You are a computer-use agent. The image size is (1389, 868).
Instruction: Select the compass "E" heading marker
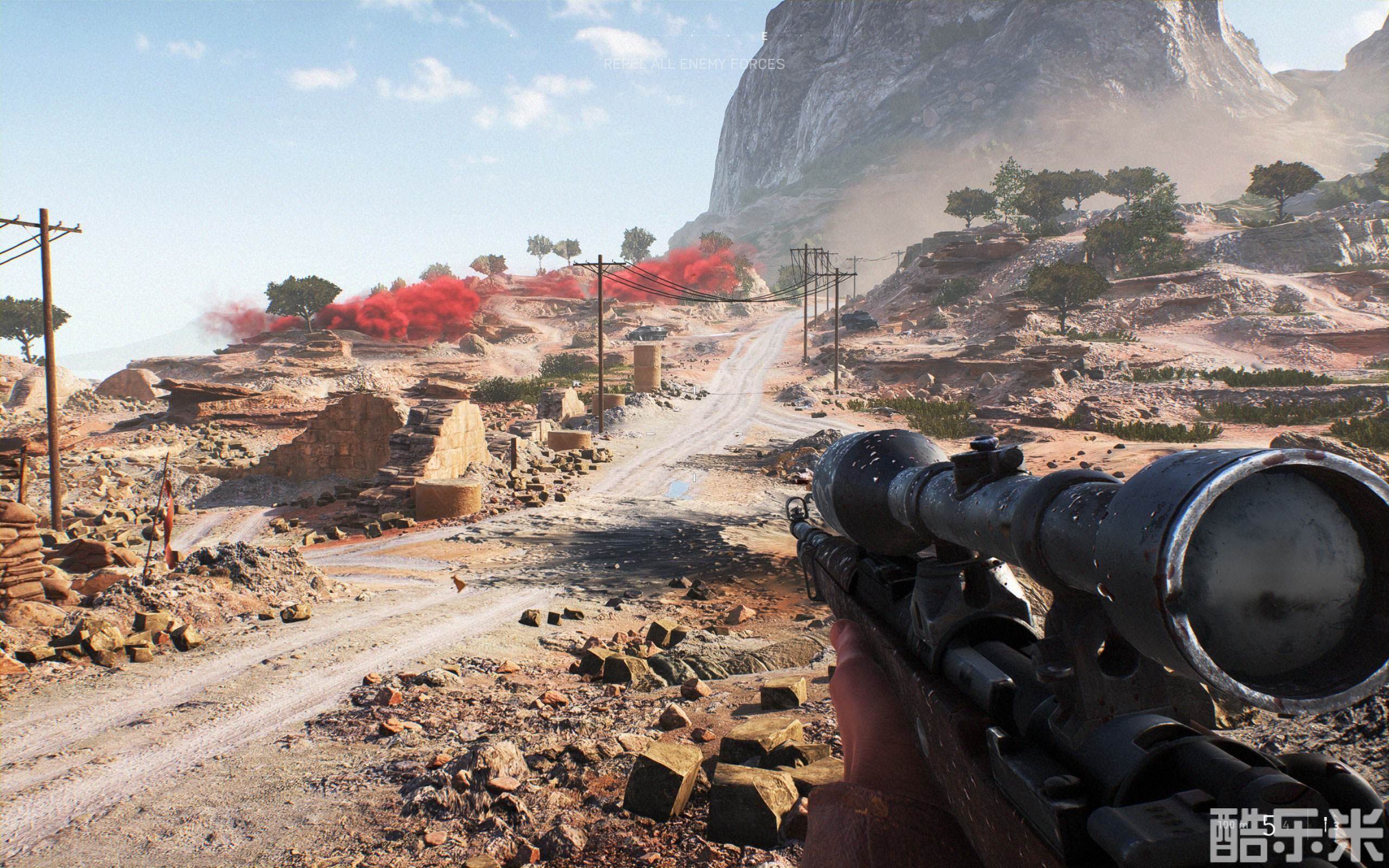click(764, 36)
